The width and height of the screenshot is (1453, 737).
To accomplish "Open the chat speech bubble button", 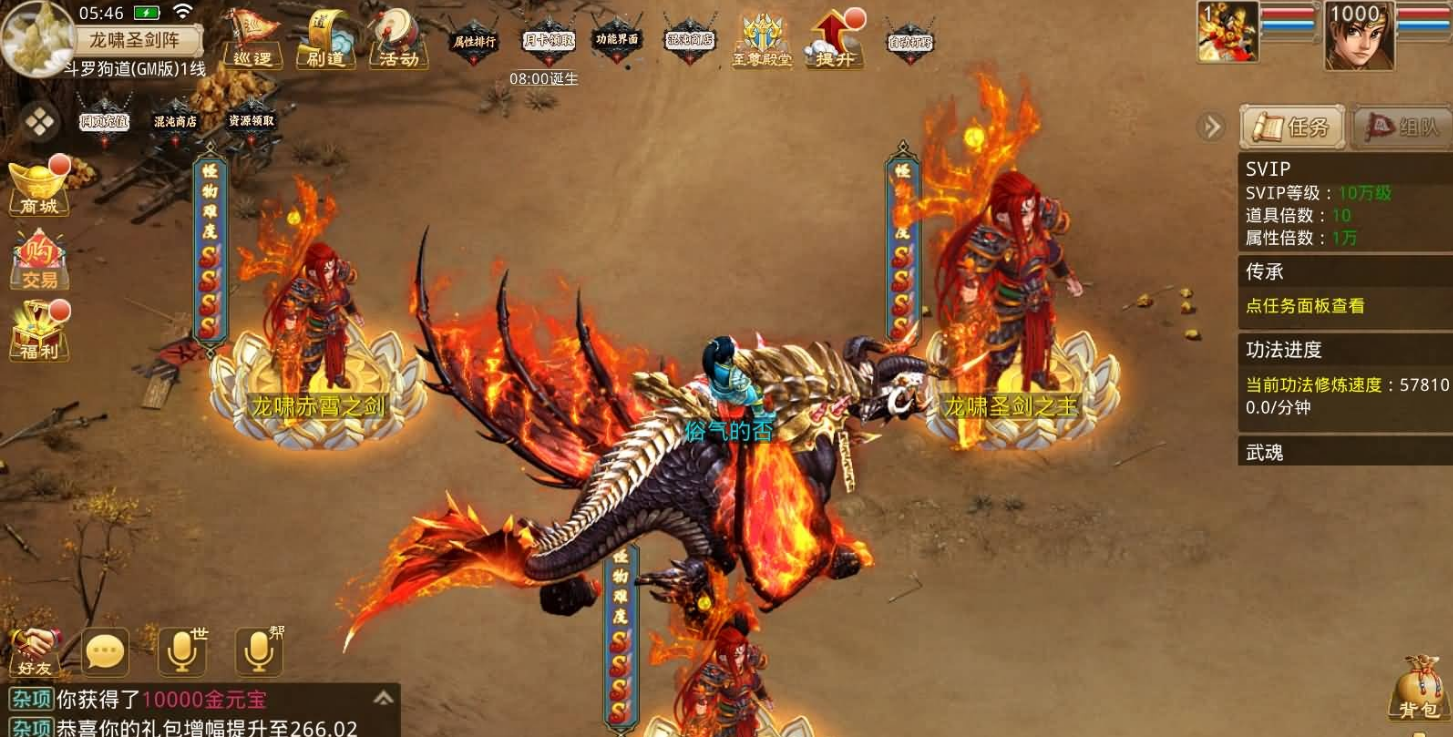I will click(105, 652).
